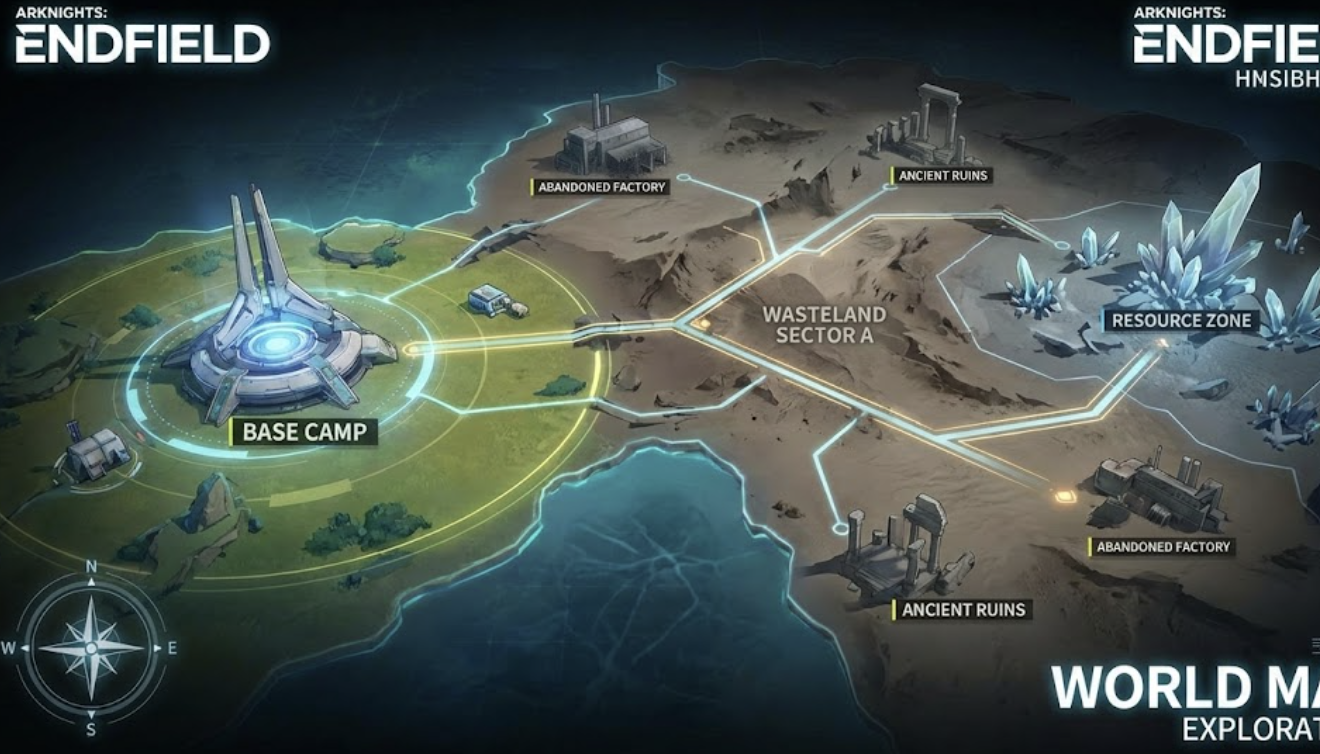Click the compass rose map control
Screen dimensions: 1320x754
tap(91, 647)
